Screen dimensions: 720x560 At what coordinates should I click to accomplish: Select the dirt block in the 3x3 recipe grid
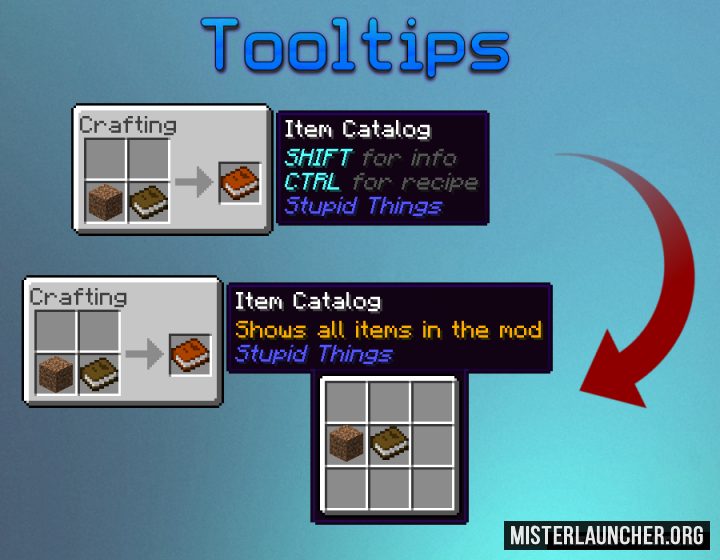click(x=347, y=443)
